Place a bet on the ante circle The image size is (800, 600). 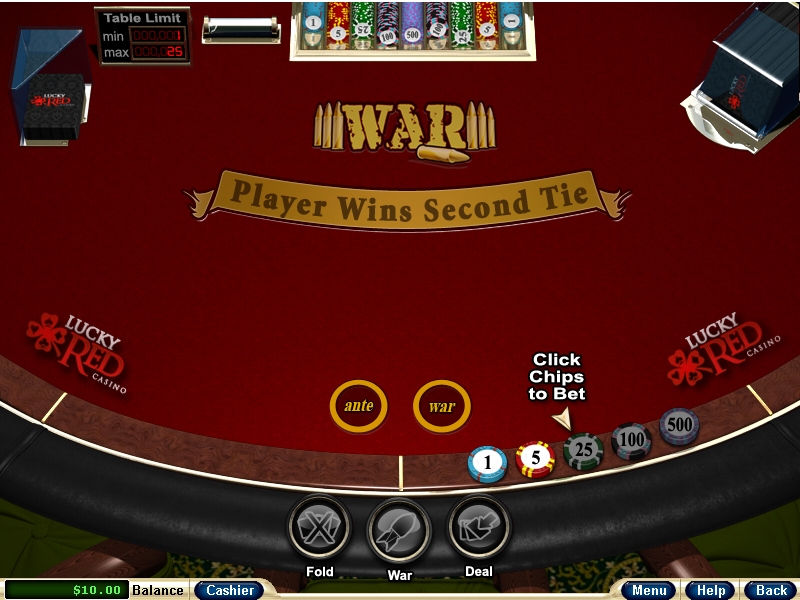pos(358,406)
